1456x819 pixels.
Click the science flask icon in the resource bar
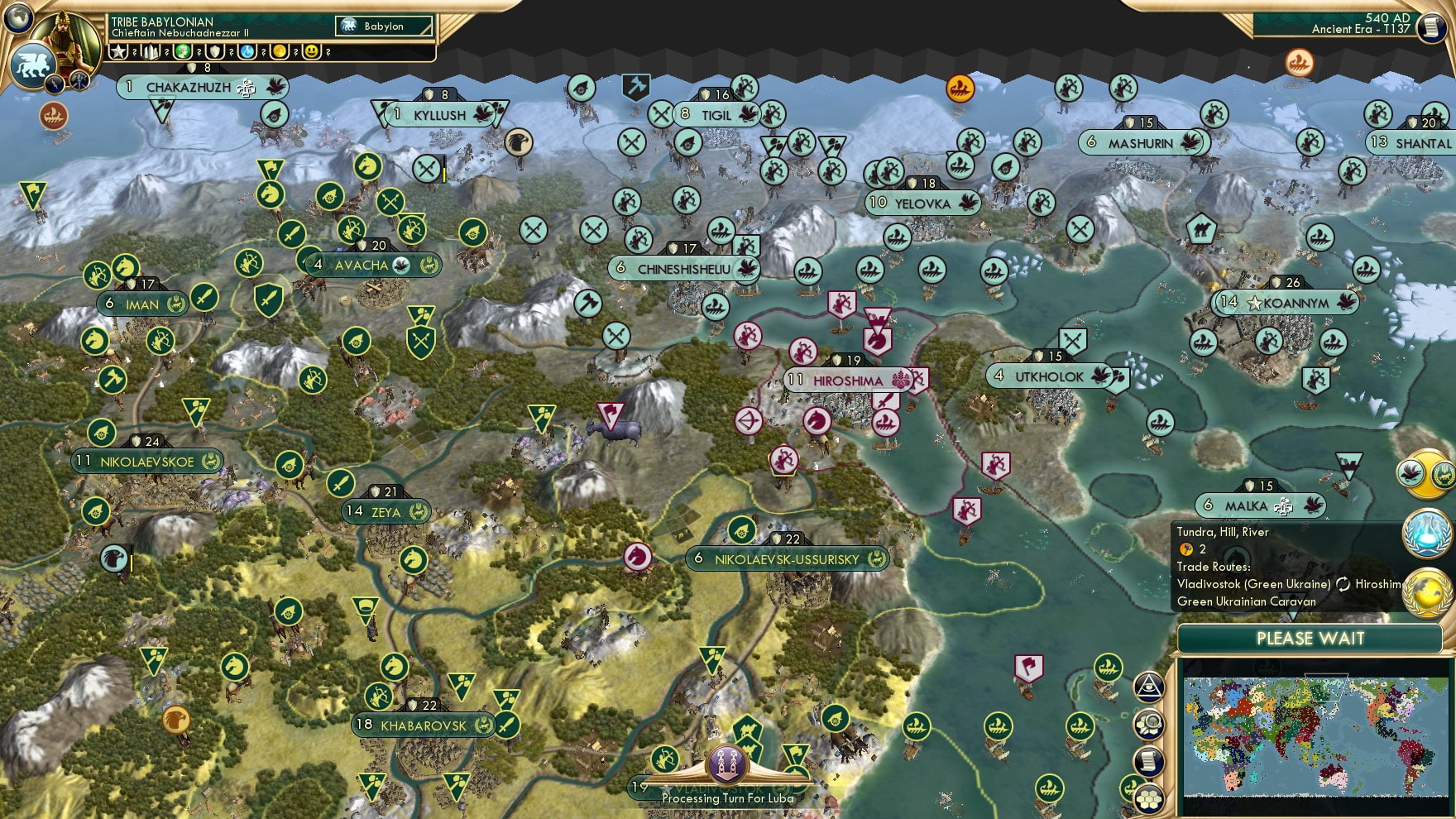coord(248,52)
